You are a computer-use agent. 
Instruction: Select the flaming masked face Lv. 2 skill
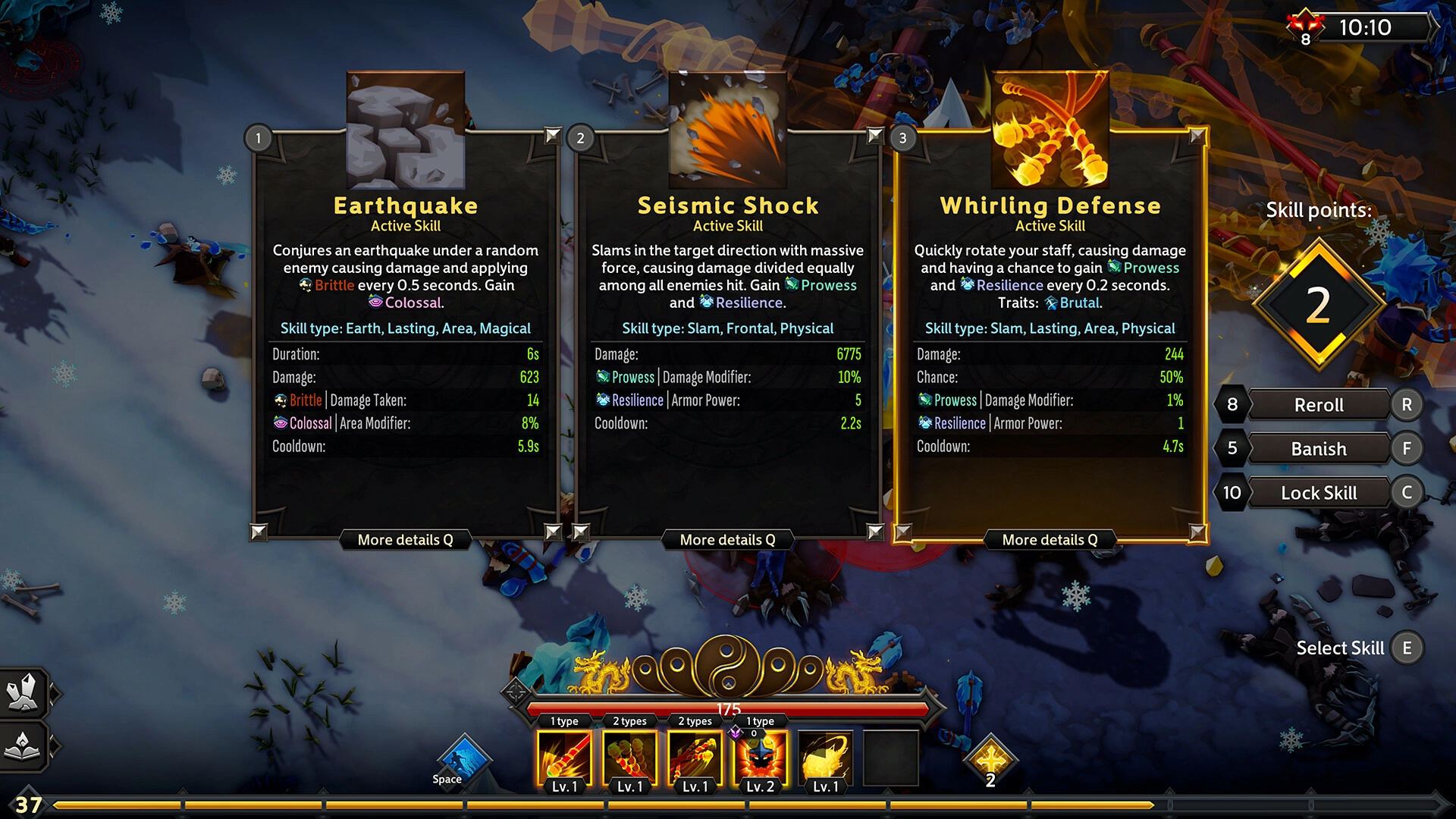760,758
